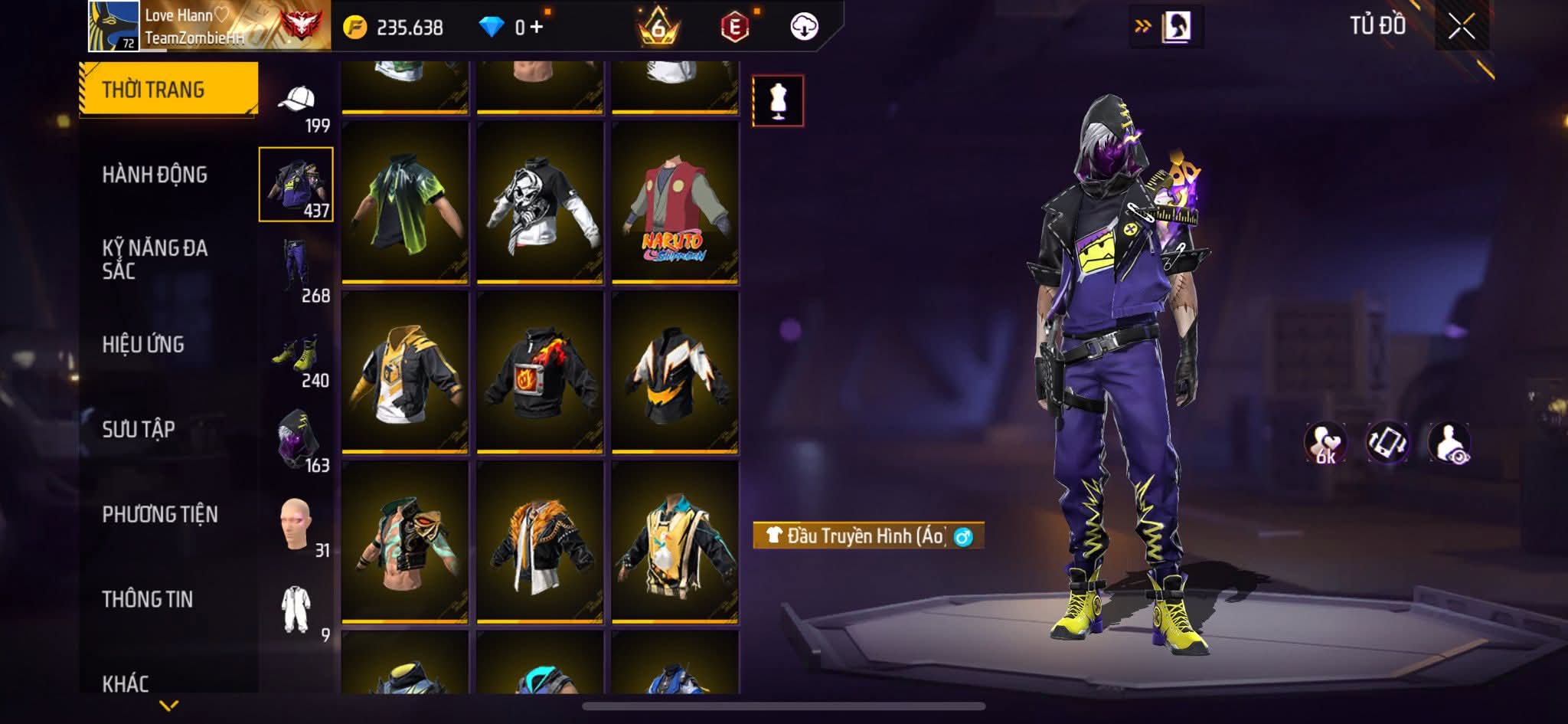Equip the Naruto Shippuden red vest top
Image resolution: width=1568 pixels, height=724 pixels.
pos(675,203)
